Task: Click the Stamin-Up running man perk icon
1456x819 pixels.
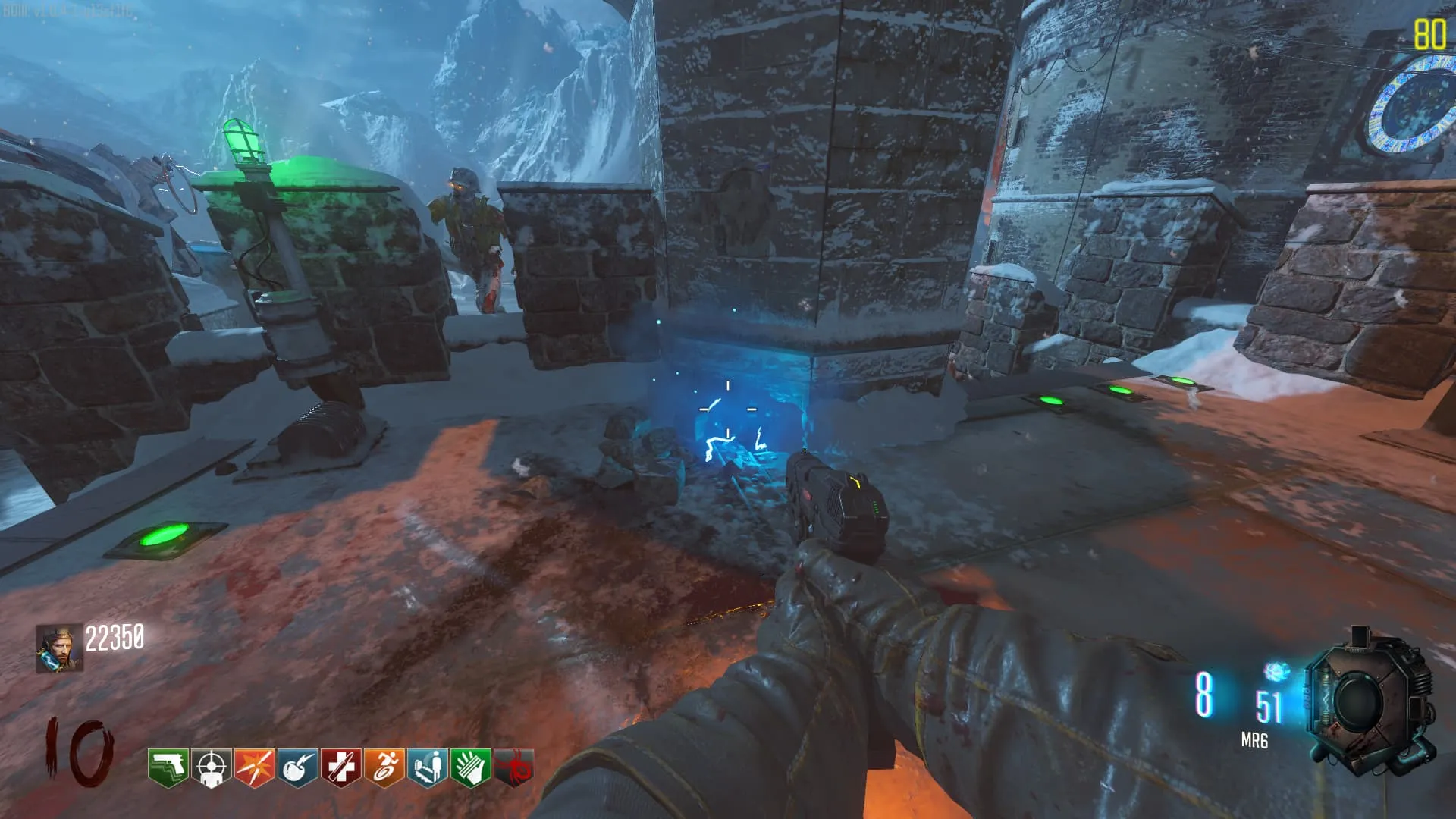Action: click(x=384, y=767)
